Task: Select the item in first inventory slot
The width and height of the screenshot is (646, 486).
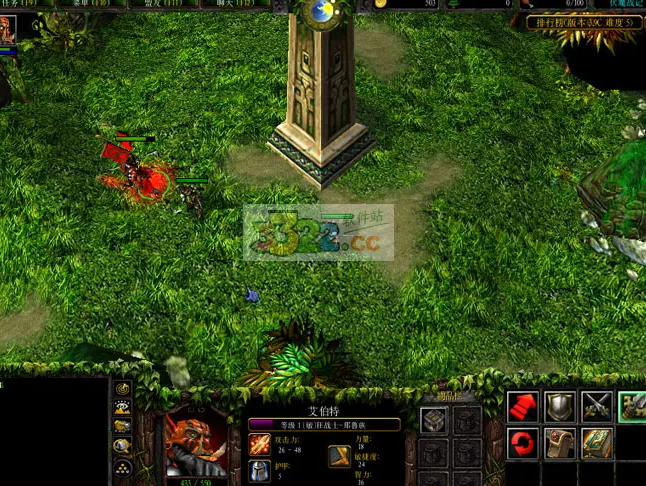Action: 434,421
